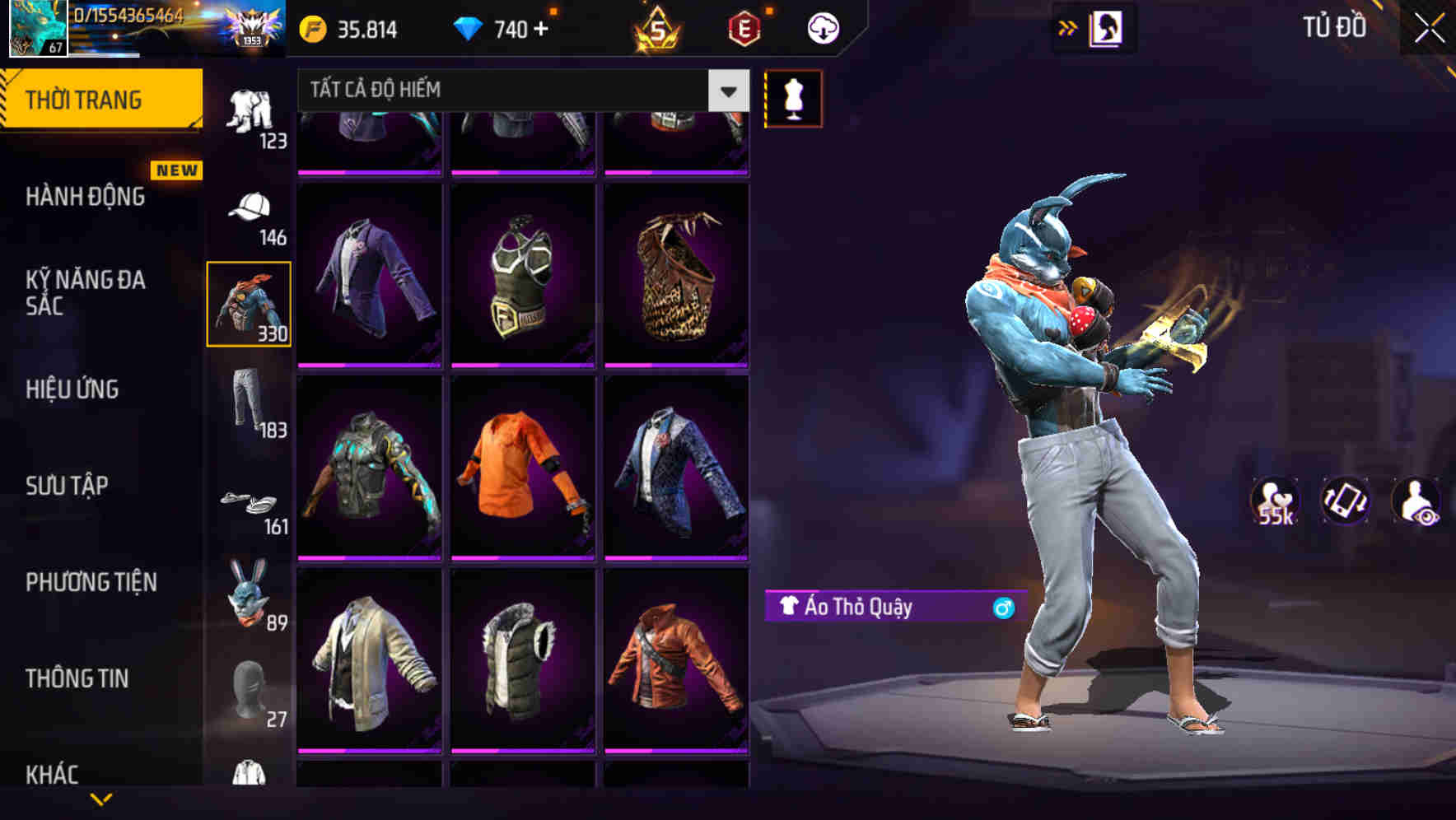Click the cloud download icon in top bar
Image resolution: width=1456 pixels, height=820 pixels.
[x=821, y=27]
